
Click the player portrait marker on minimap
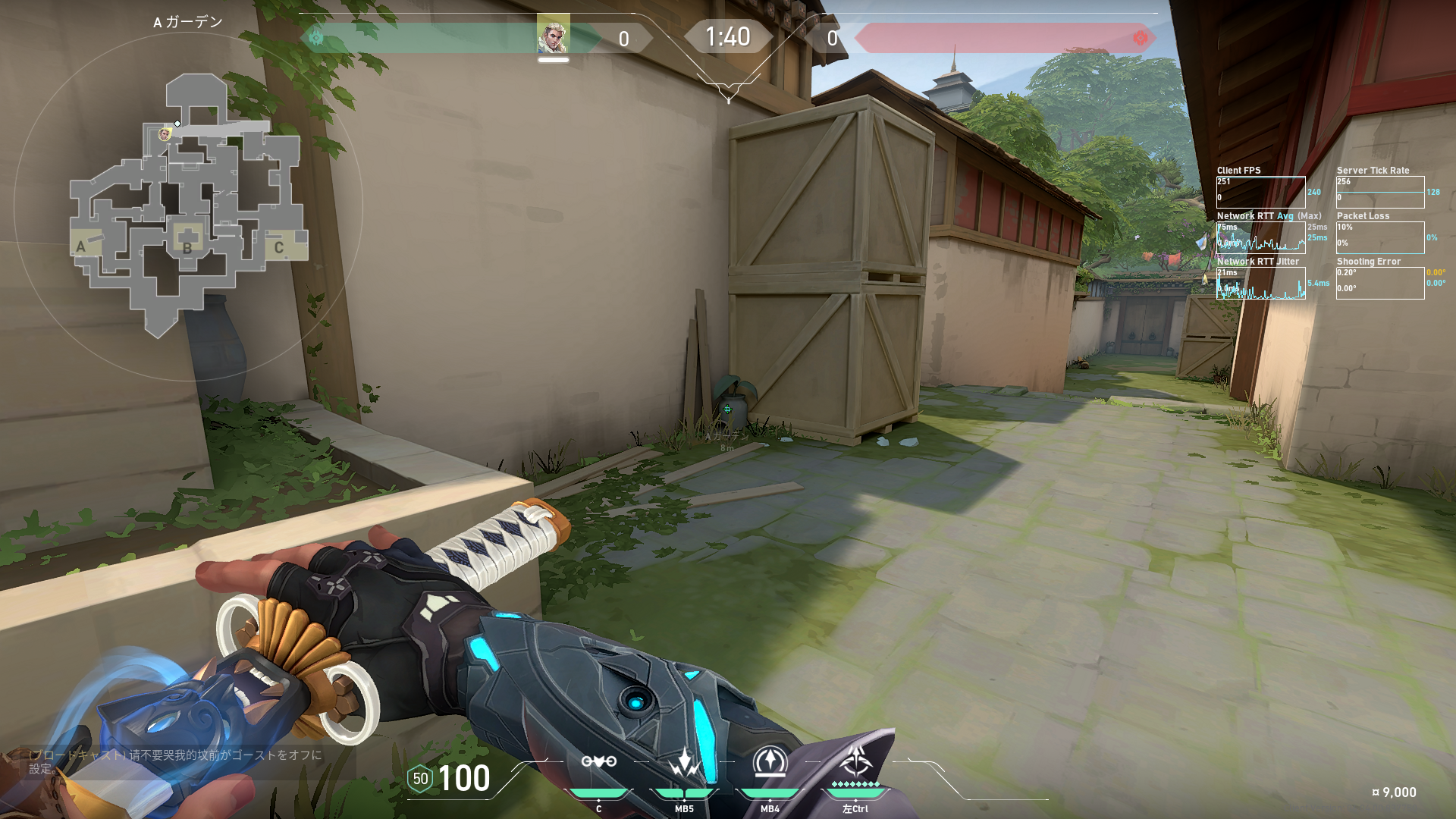(x=165, y=135)
